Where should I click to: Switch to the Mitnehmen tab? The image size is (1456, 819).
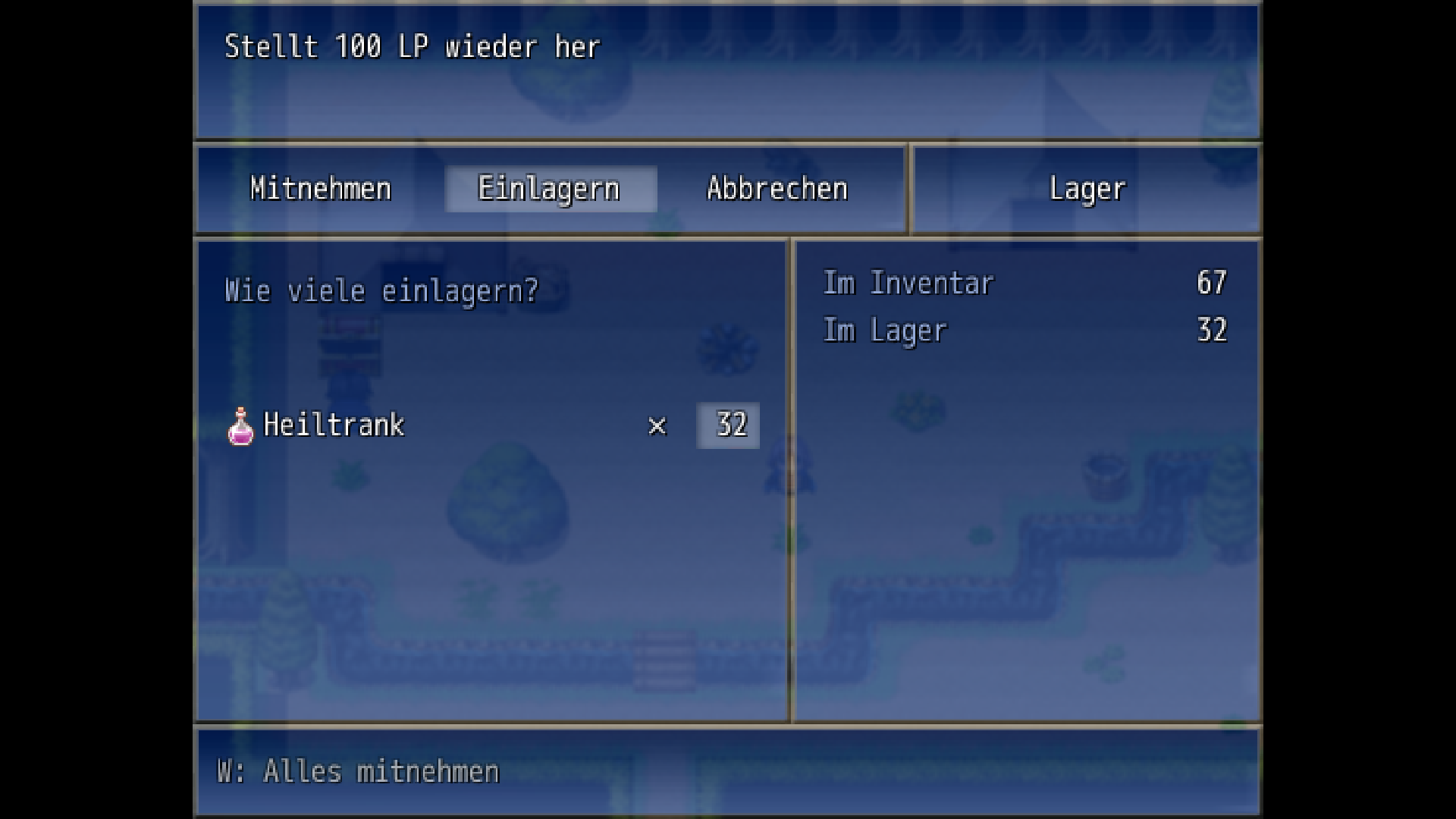coord(318,189)
